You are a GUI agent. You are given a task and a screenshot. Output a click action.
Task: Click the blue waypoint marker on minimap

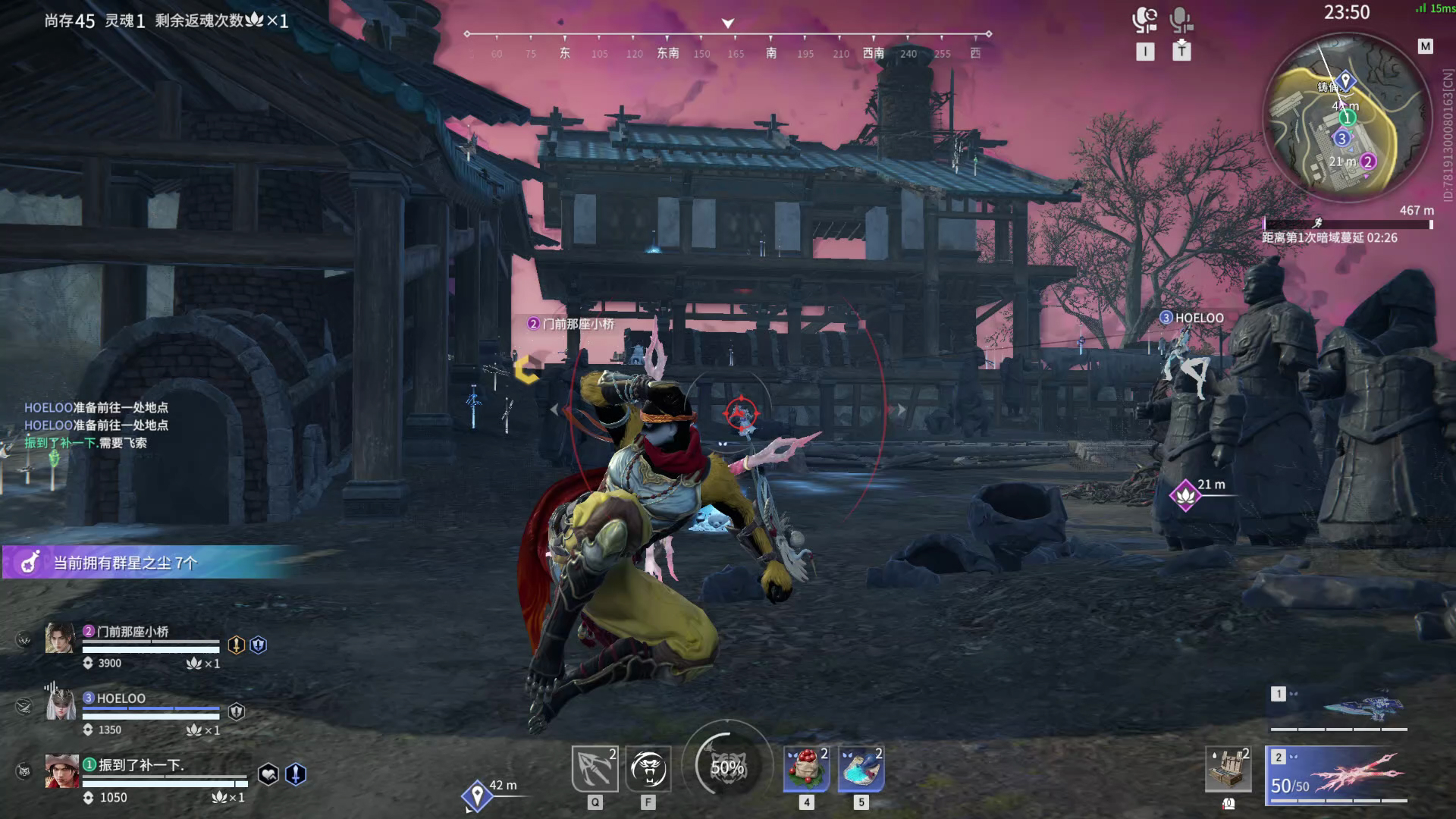pos(1345,80)
